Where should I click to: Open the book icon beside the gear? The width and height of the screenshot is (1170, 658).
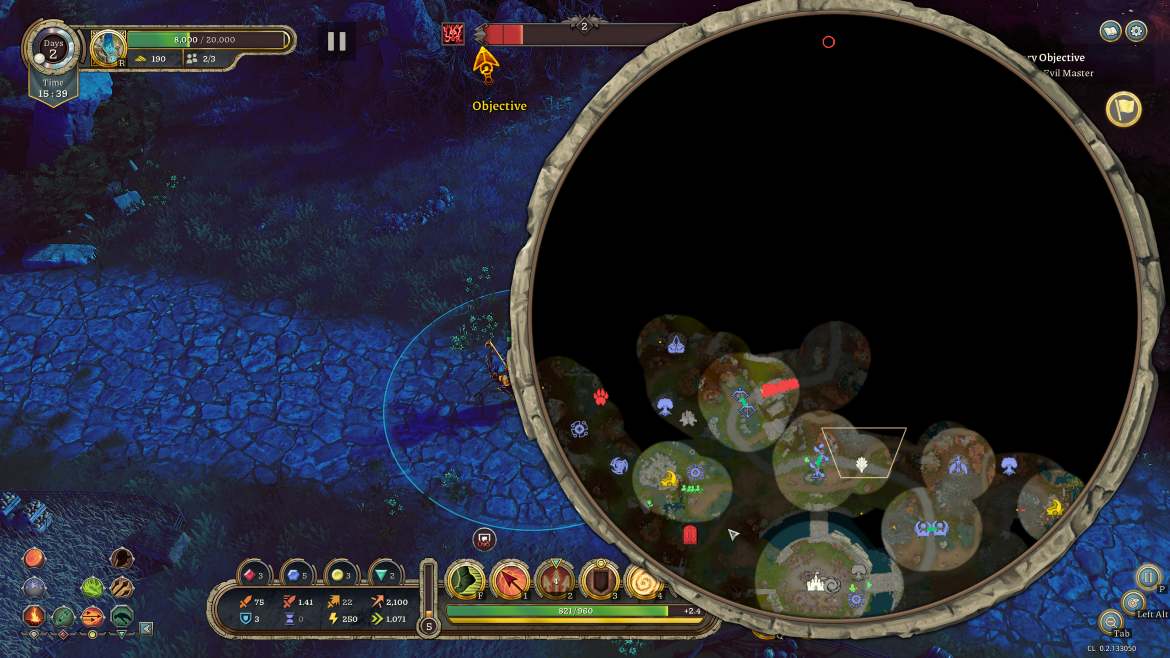pos(1111,31)
